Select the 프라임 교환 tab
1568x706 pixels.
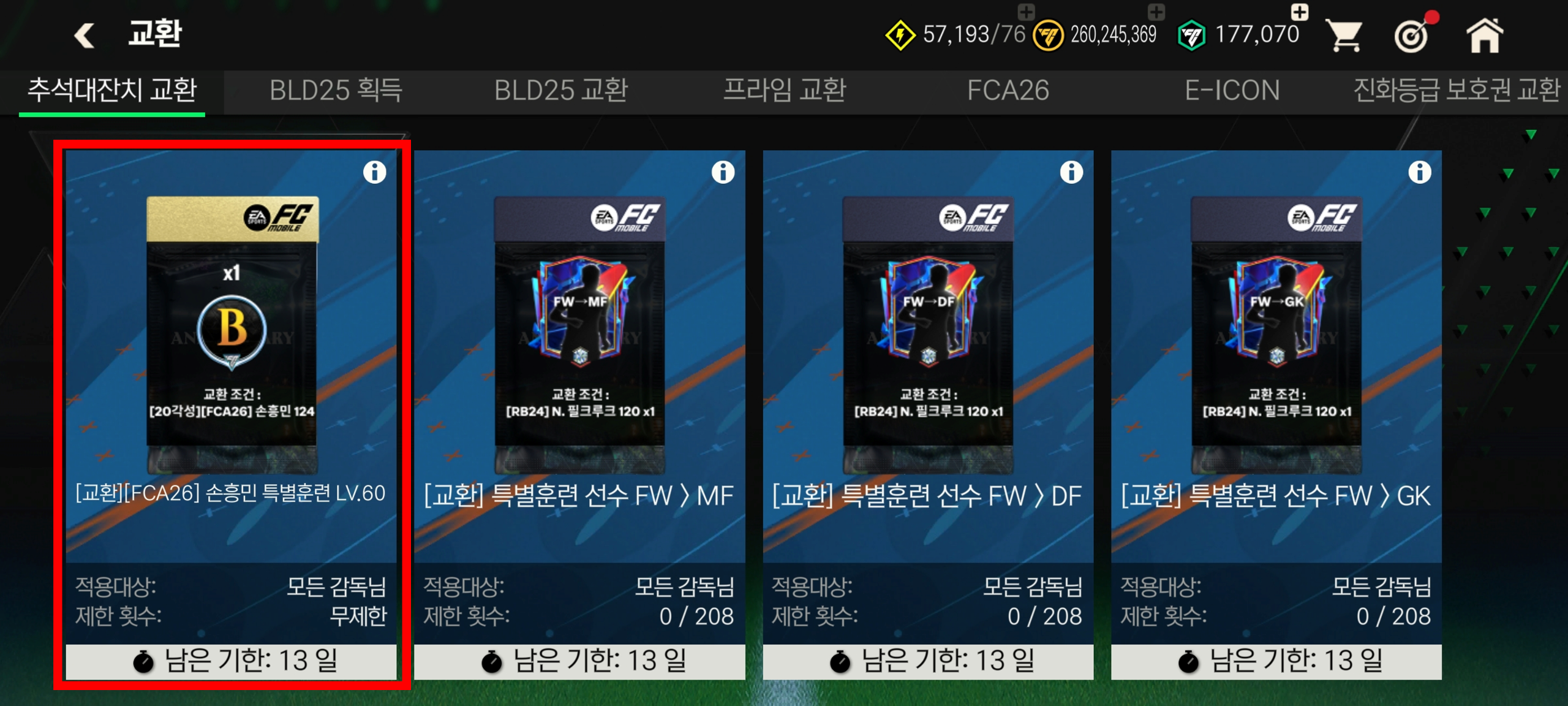coord(785,91)
